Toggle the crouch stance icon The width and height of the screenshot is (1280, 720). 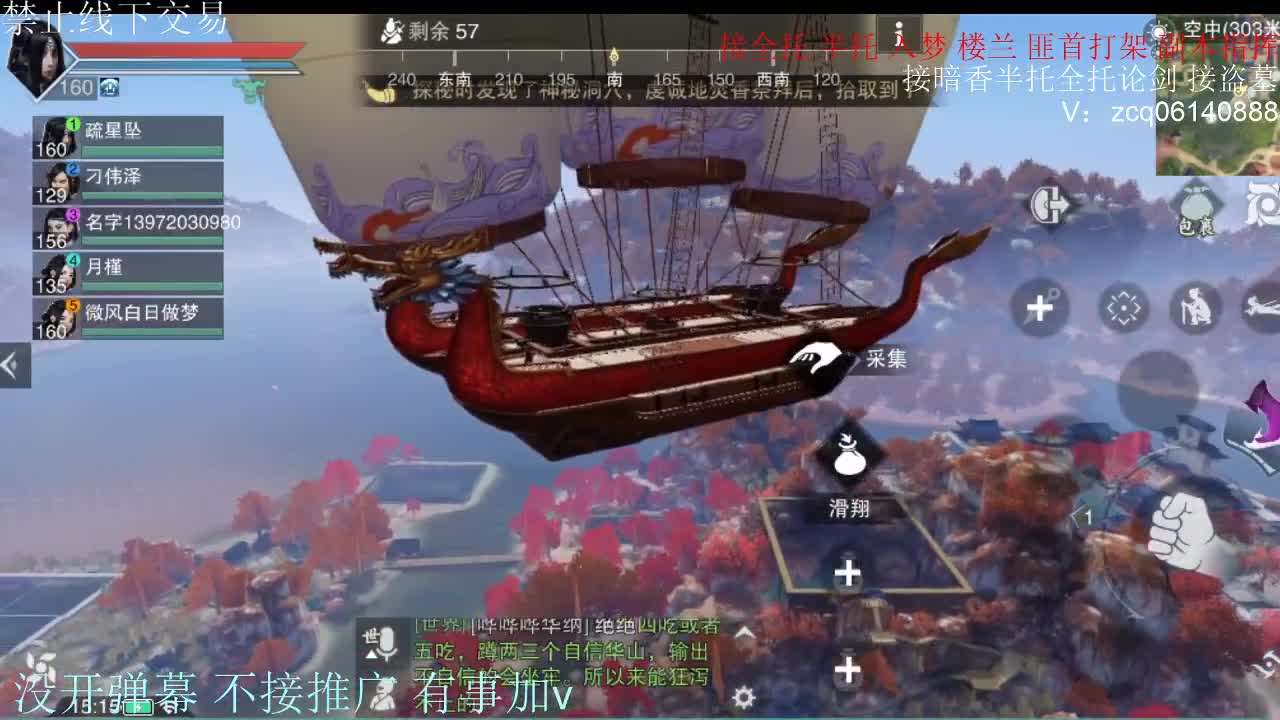(1195, 308)
